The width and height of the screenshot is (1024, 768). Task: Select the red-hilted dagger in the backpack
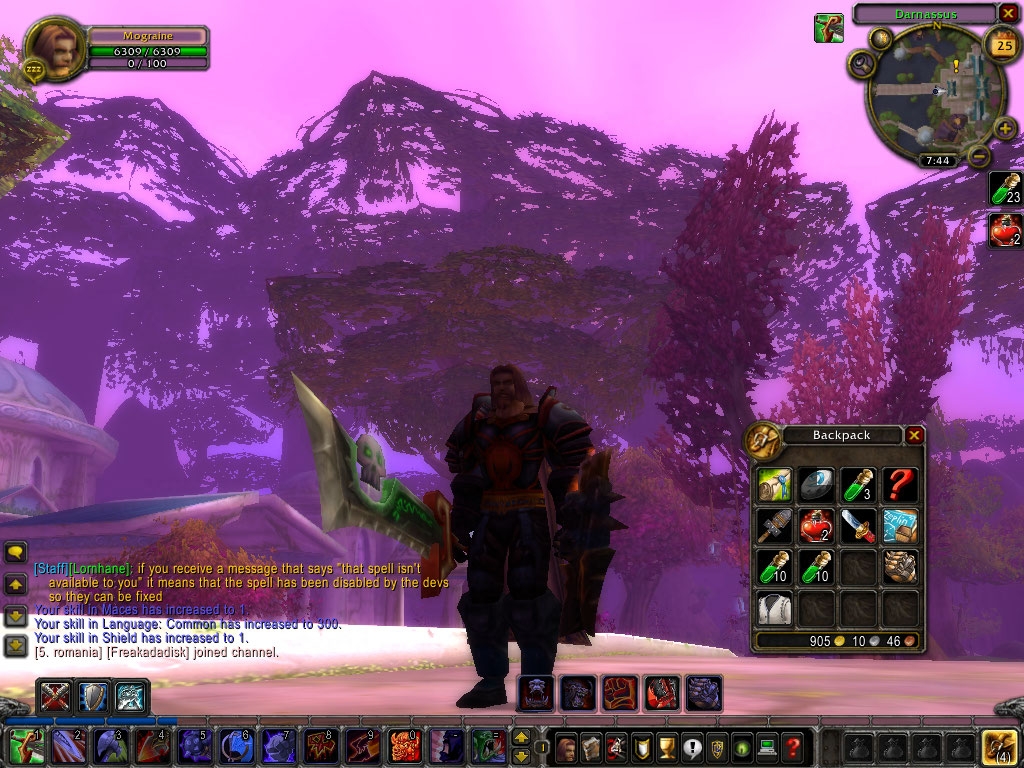point(858,525)
